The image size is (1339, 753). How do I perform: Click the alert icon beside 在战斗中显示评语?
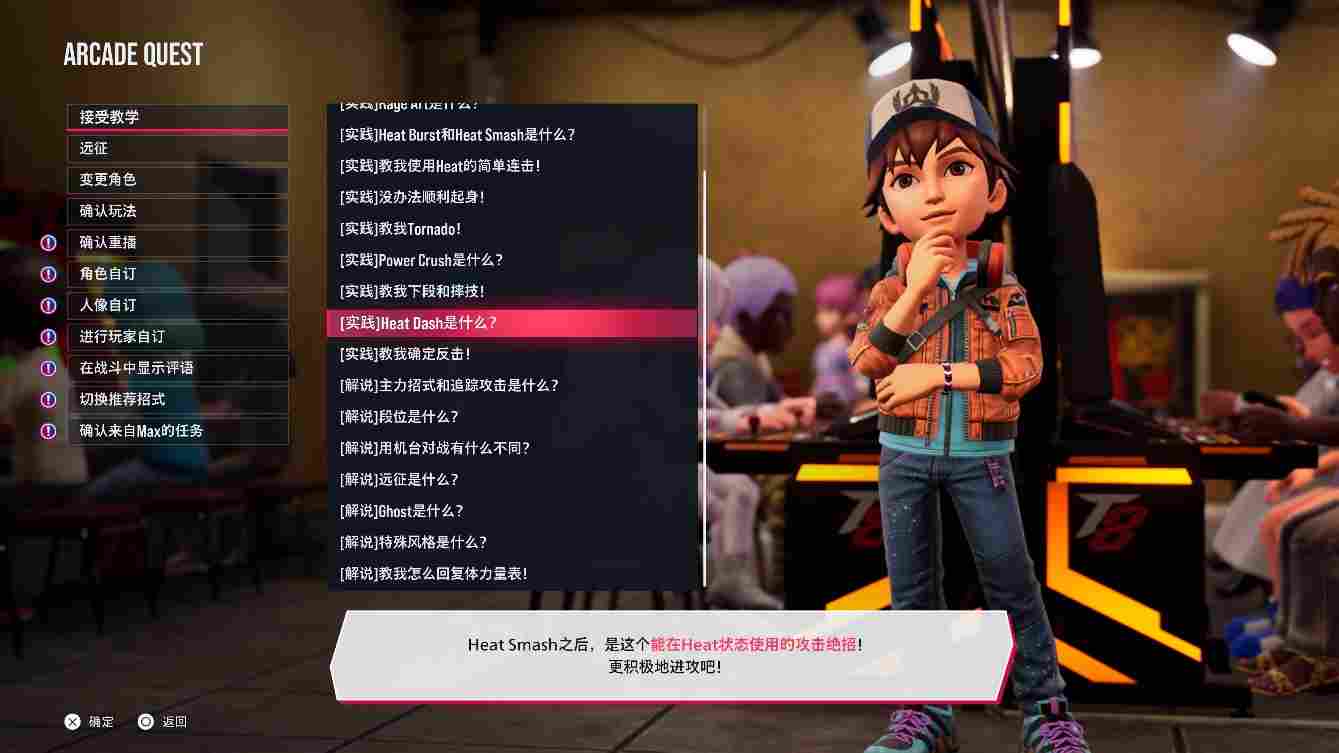[48, 368]
